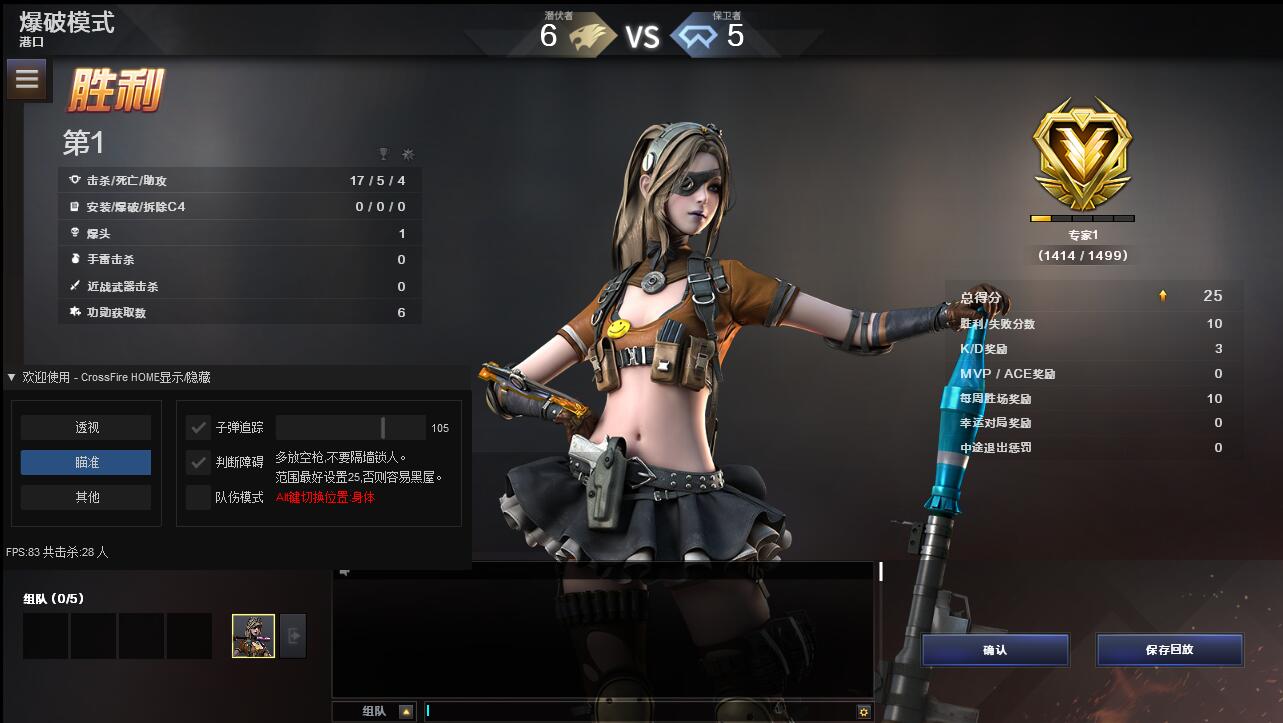Click the knife icon beside 近战武器击杀
Image resolution: width=1283 pixels, height=723 pixels.
(74, 285)
